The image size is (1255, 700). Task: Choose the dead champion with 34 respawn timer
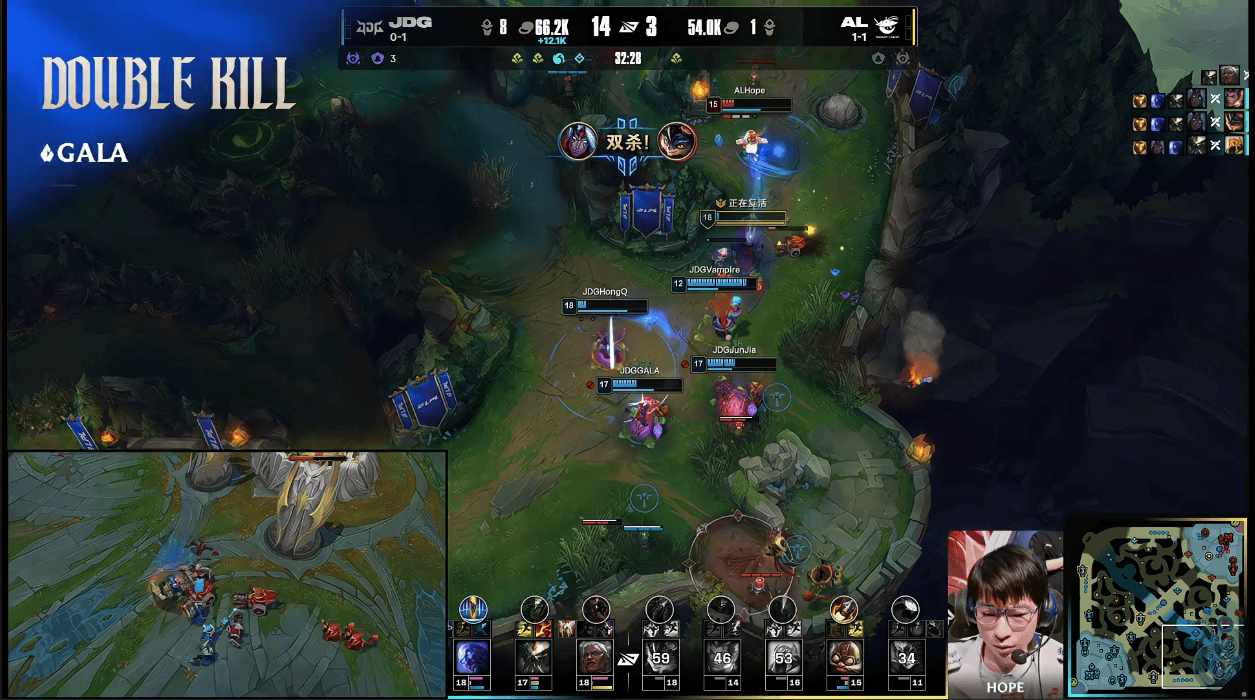pyautogui.click(x=906, y=658)
